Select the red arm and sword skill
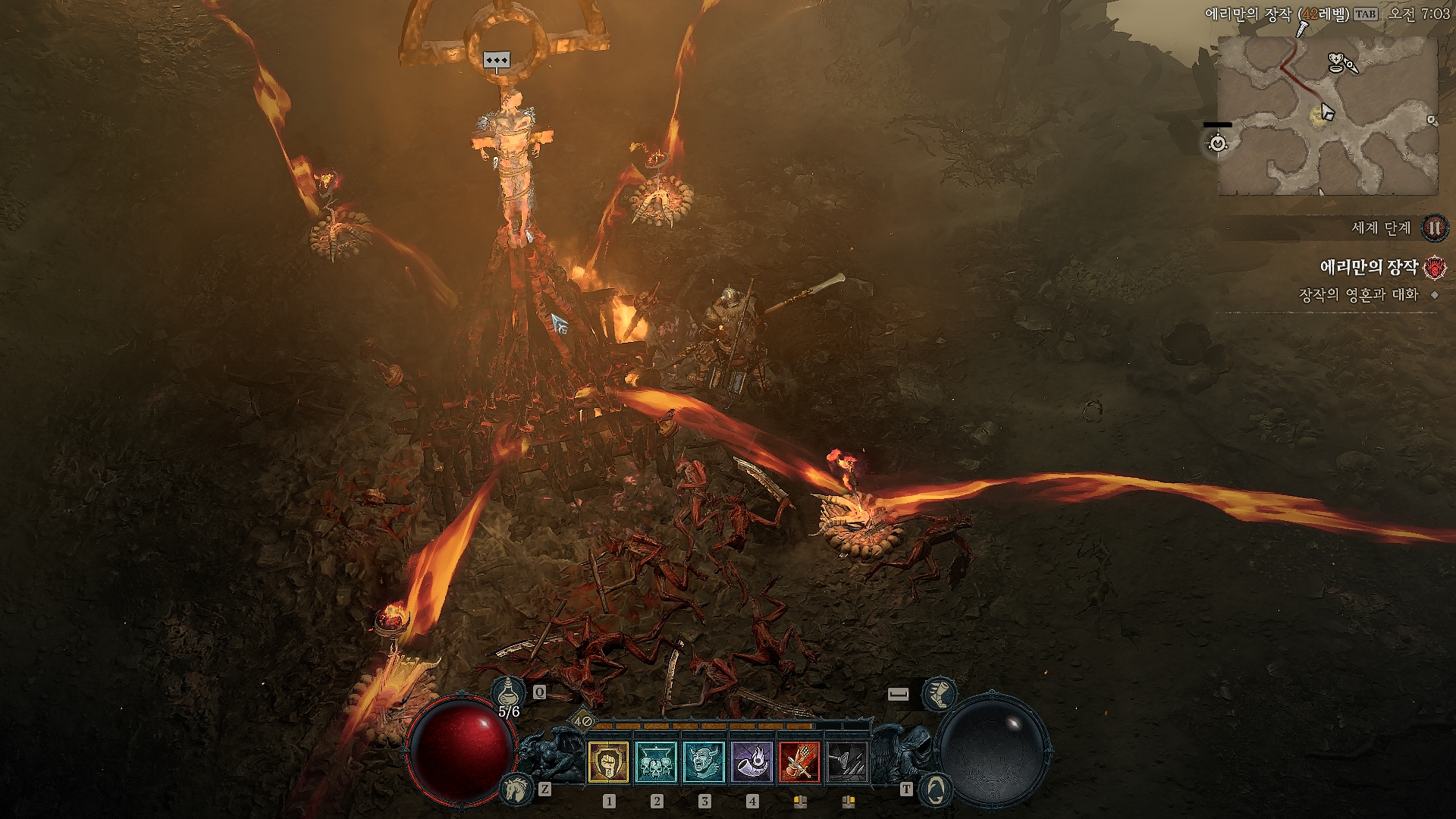This screenshot has width=1456, height=819. (x=799, y=762)
